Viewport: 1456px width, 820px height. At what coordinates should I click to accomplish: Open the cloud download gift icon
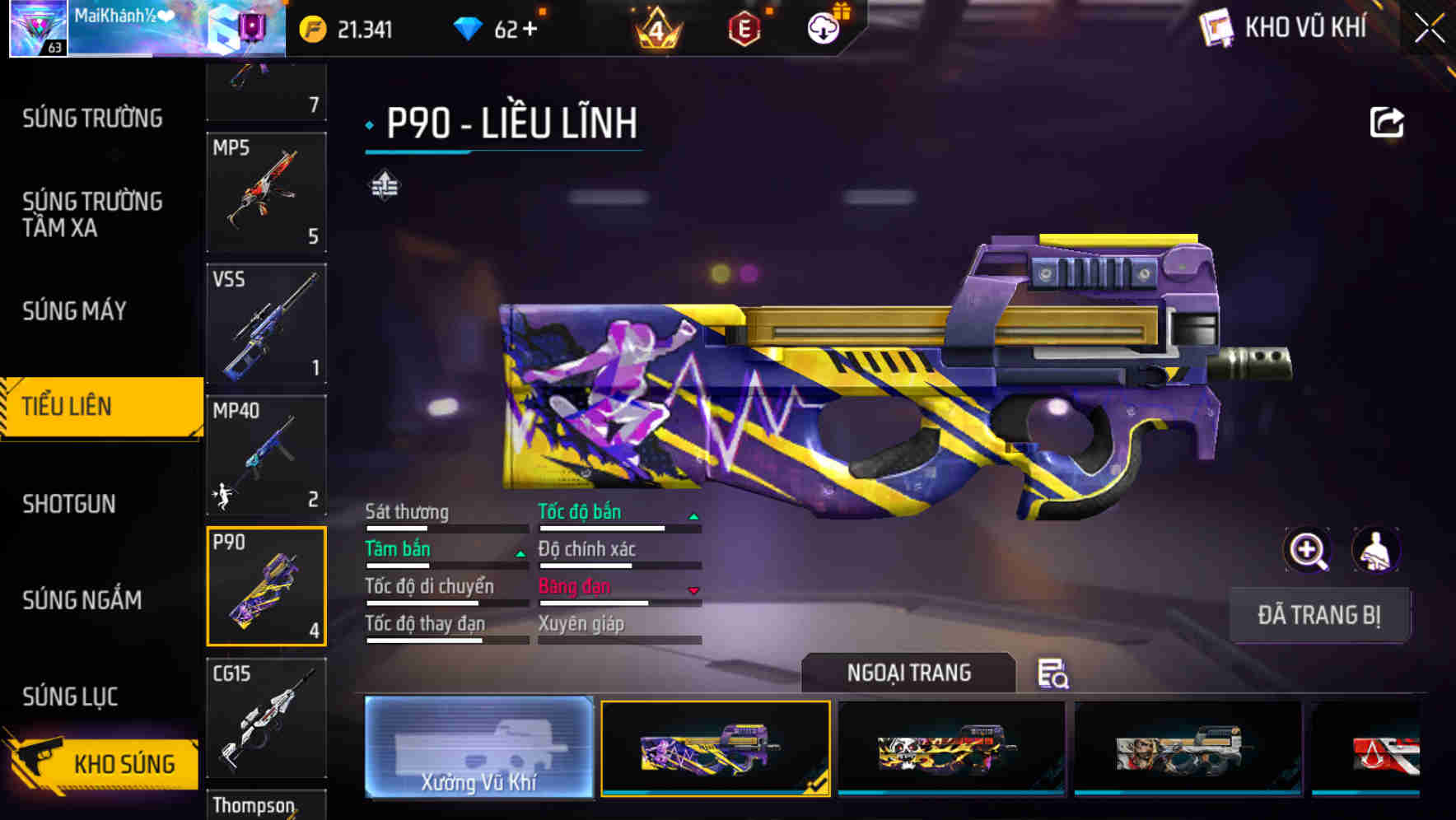click(824, 27)
